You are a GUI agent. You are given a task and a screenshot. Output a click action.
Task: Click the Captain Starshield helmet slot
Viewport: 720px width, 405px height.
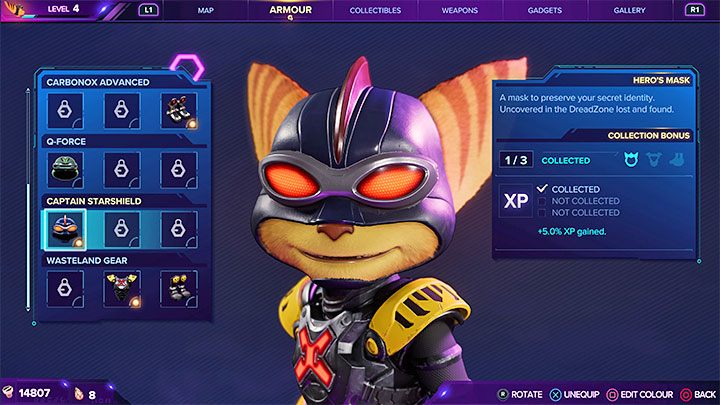(x=65, y=229)
